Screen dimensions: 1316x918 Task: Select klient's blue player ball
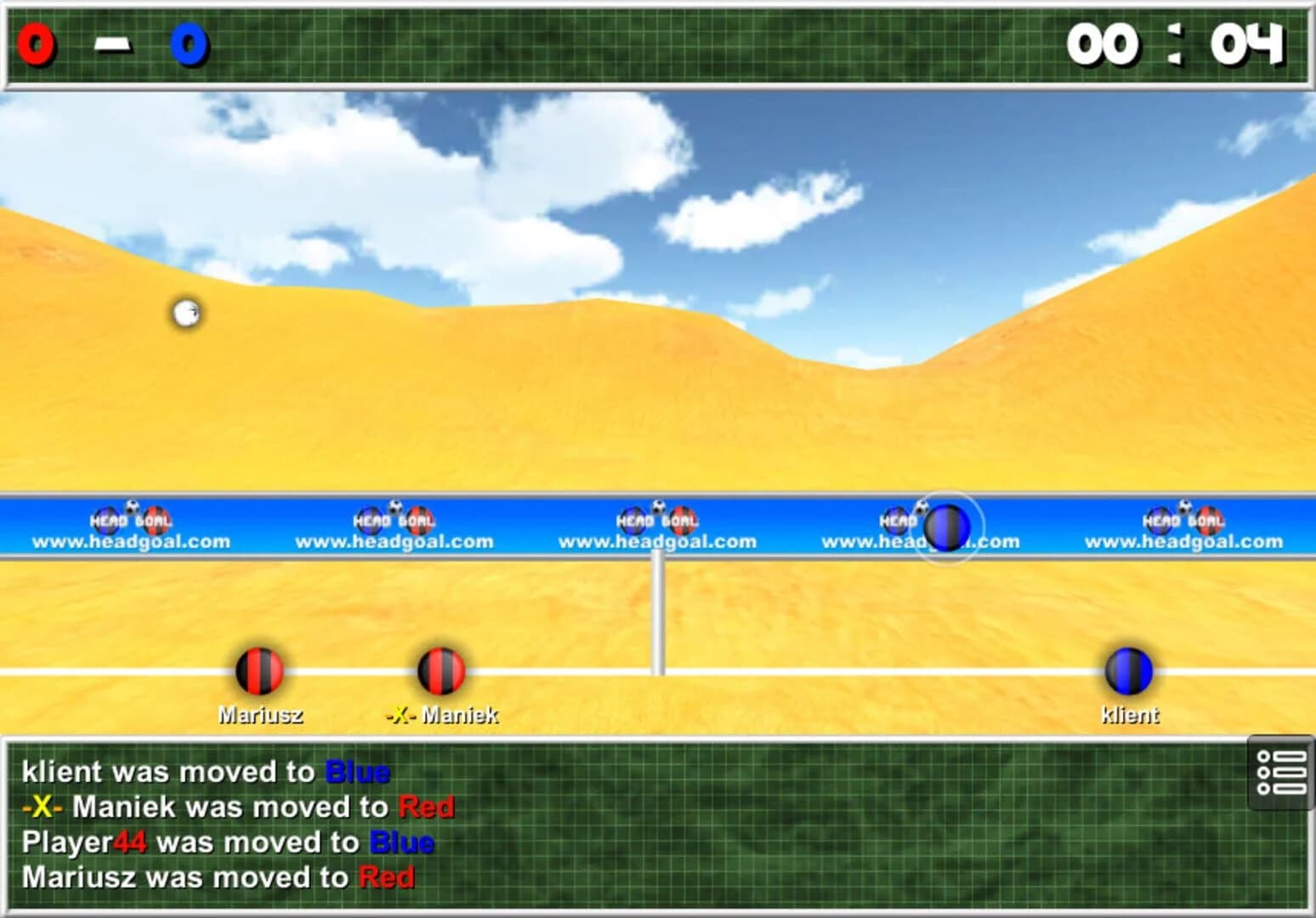coord(1129,673)
